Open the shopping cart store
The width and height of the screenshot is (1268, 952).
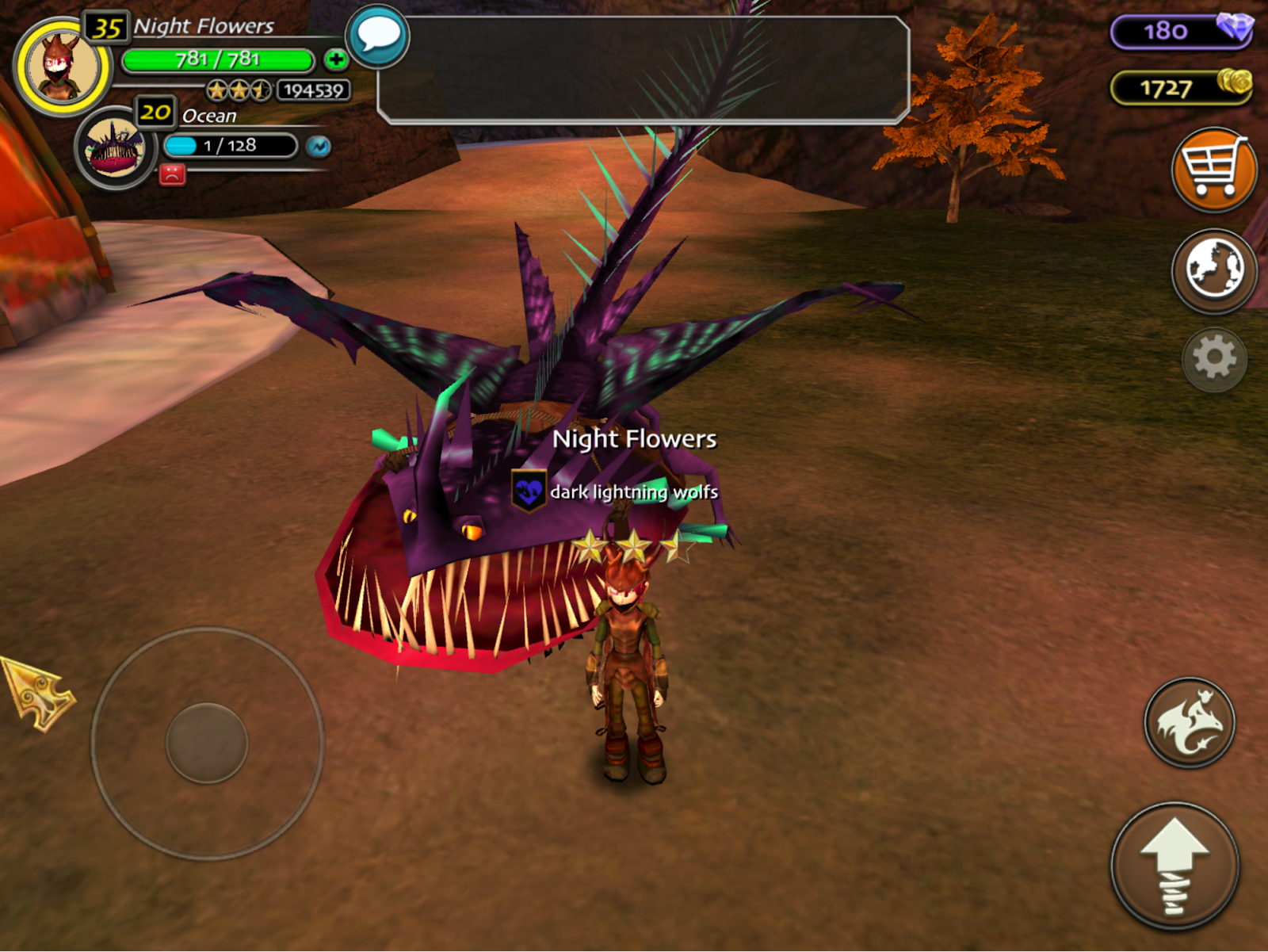click(x=1213, y=169)
